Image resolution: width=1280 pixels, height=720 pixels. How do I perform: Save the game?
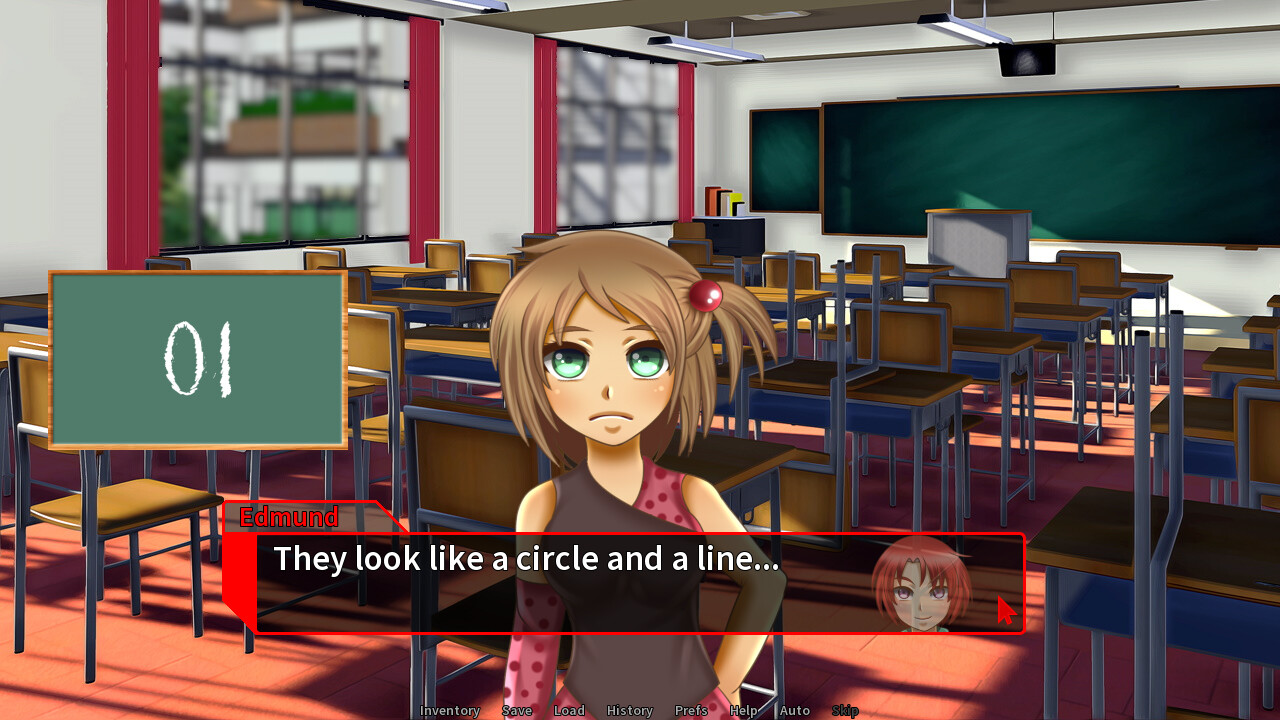(517, 710)
